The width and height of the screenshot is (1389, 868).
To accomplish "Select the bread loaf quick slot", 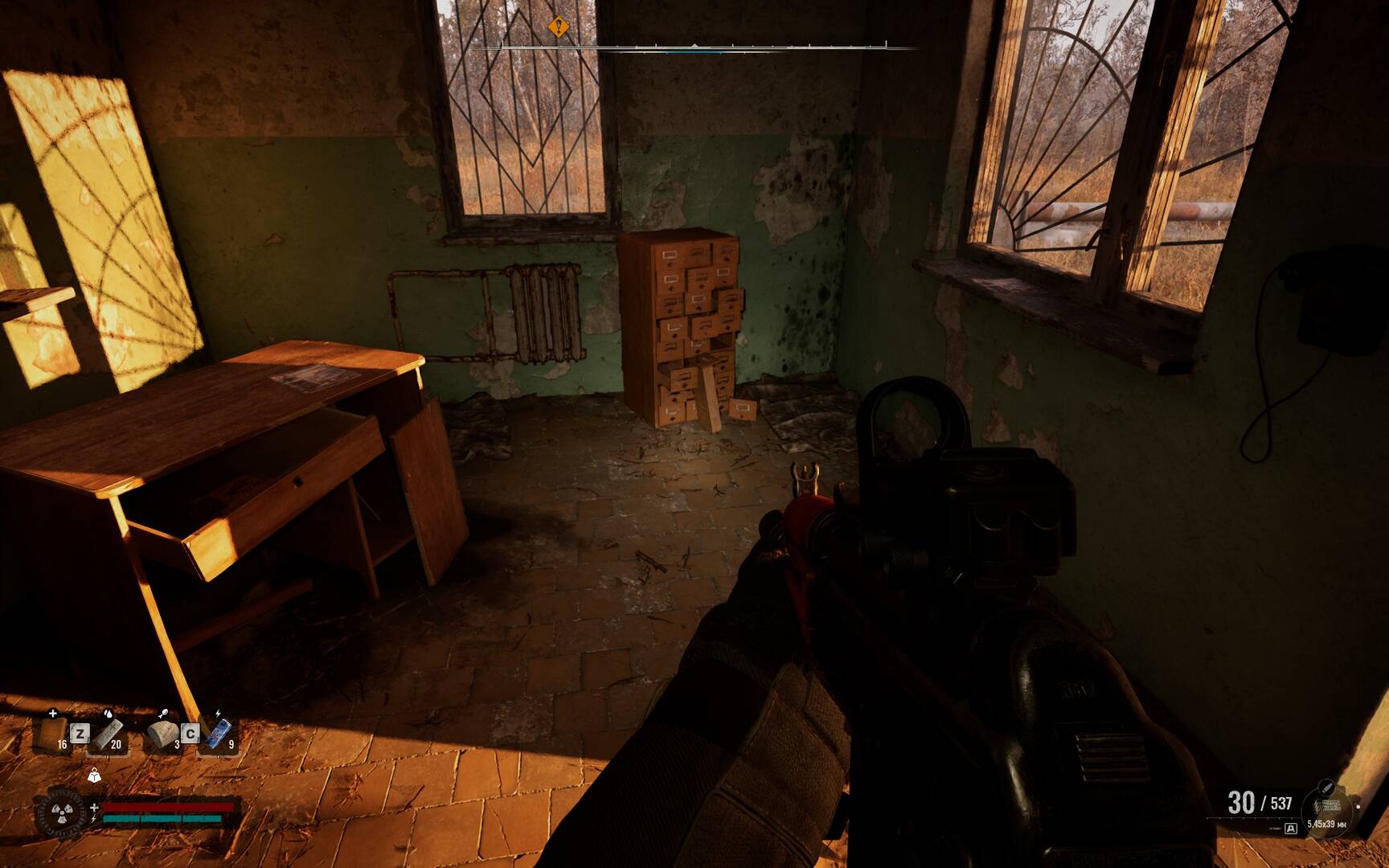I will [163, 734].
